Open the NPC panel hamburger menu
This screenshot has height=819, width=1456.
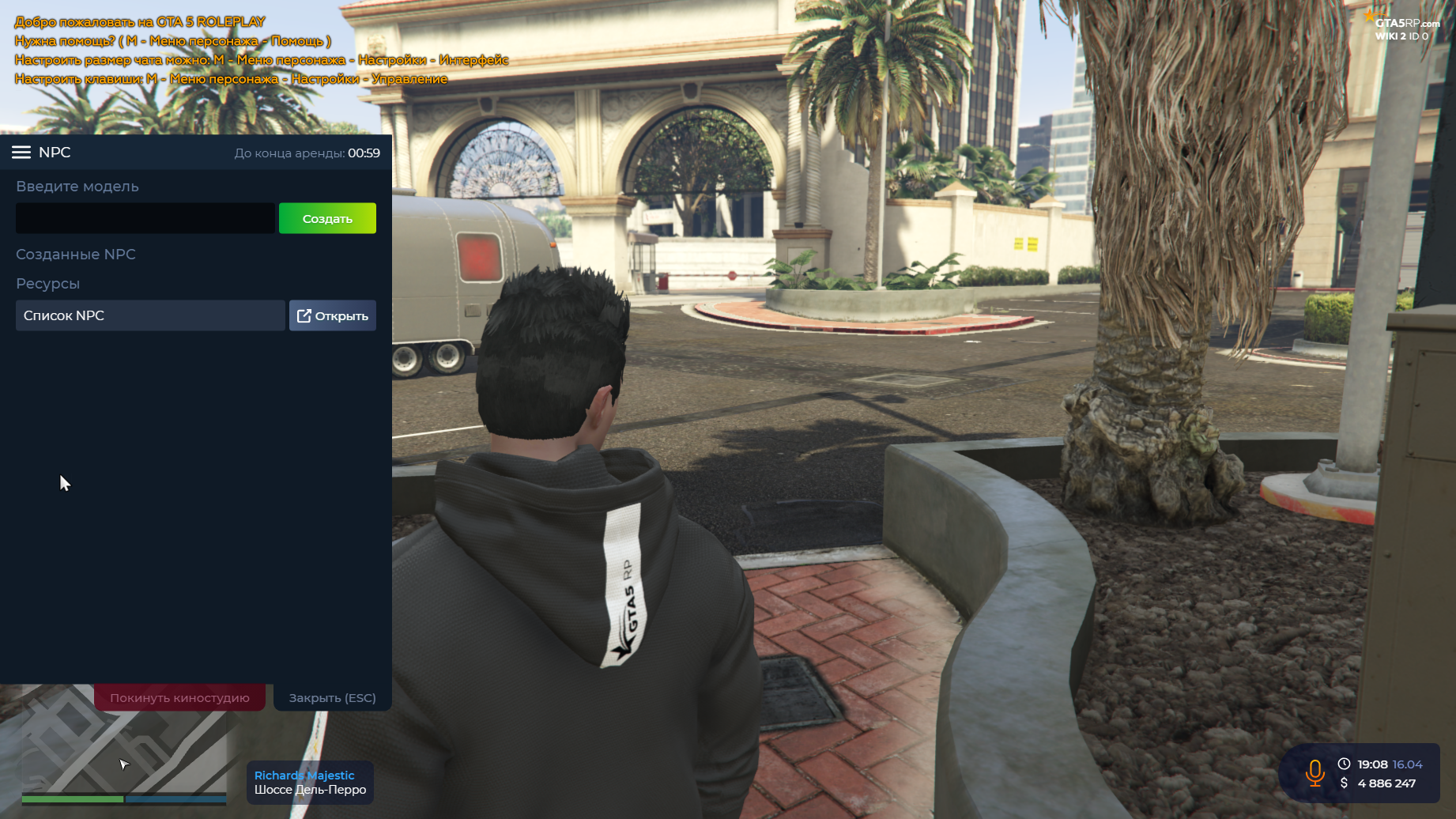coord(21,153)
